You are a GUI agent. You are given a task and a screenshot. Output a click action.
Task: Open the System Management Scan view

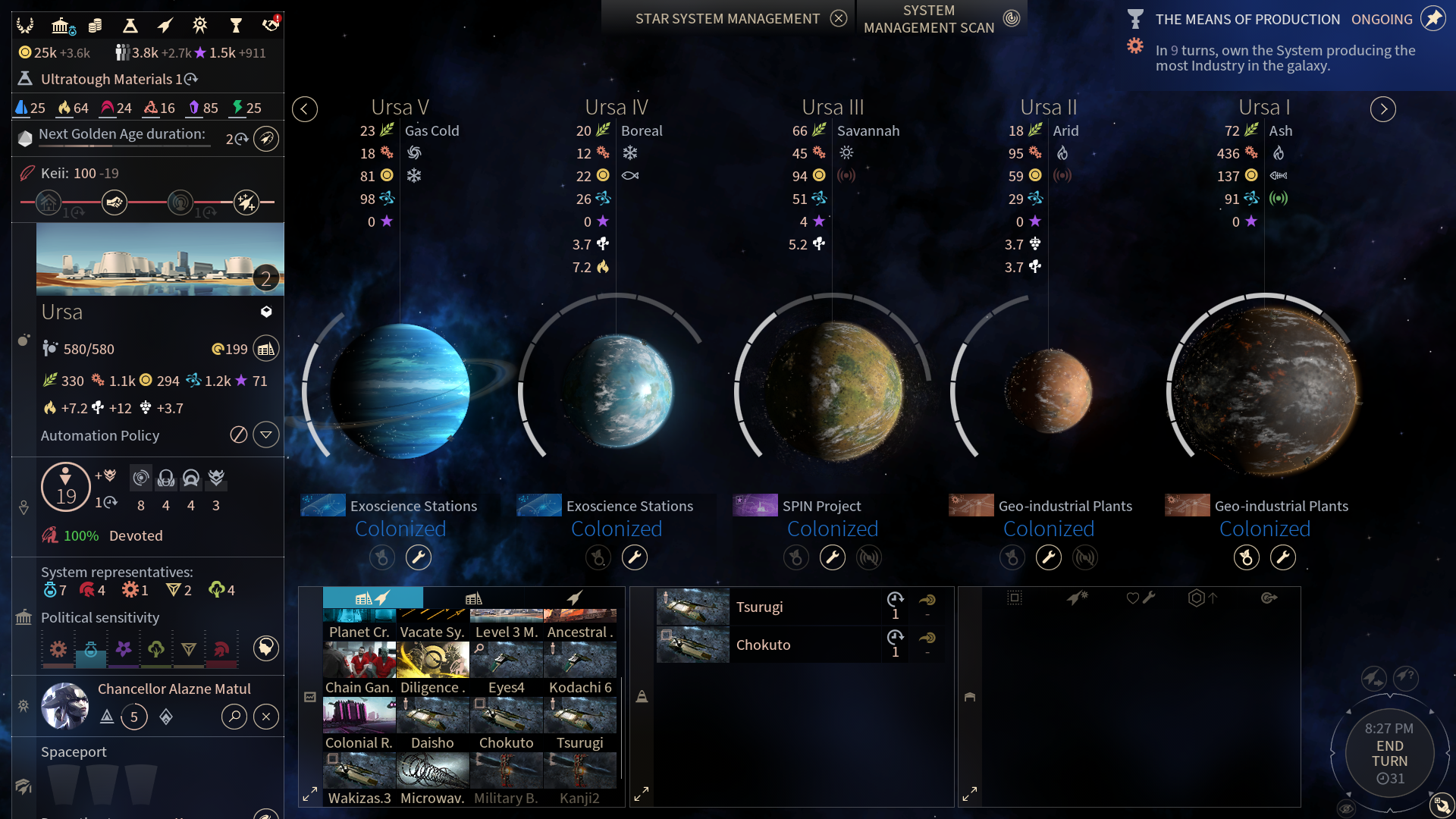pyautogui.click(x=1011, y=18)
